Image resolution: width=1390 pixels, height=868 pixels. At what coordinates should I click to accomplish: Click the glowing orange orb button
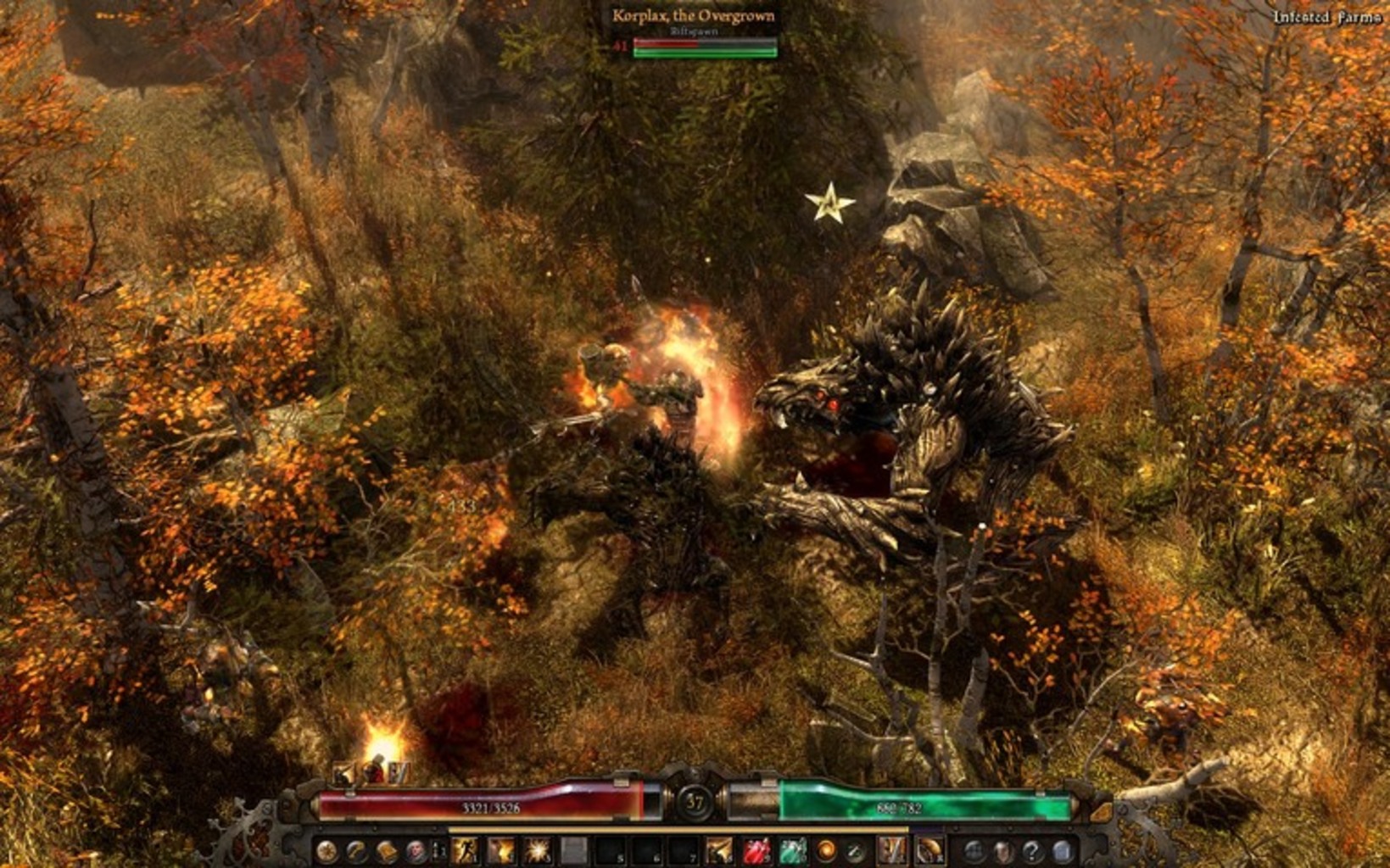tap(826, 850)
